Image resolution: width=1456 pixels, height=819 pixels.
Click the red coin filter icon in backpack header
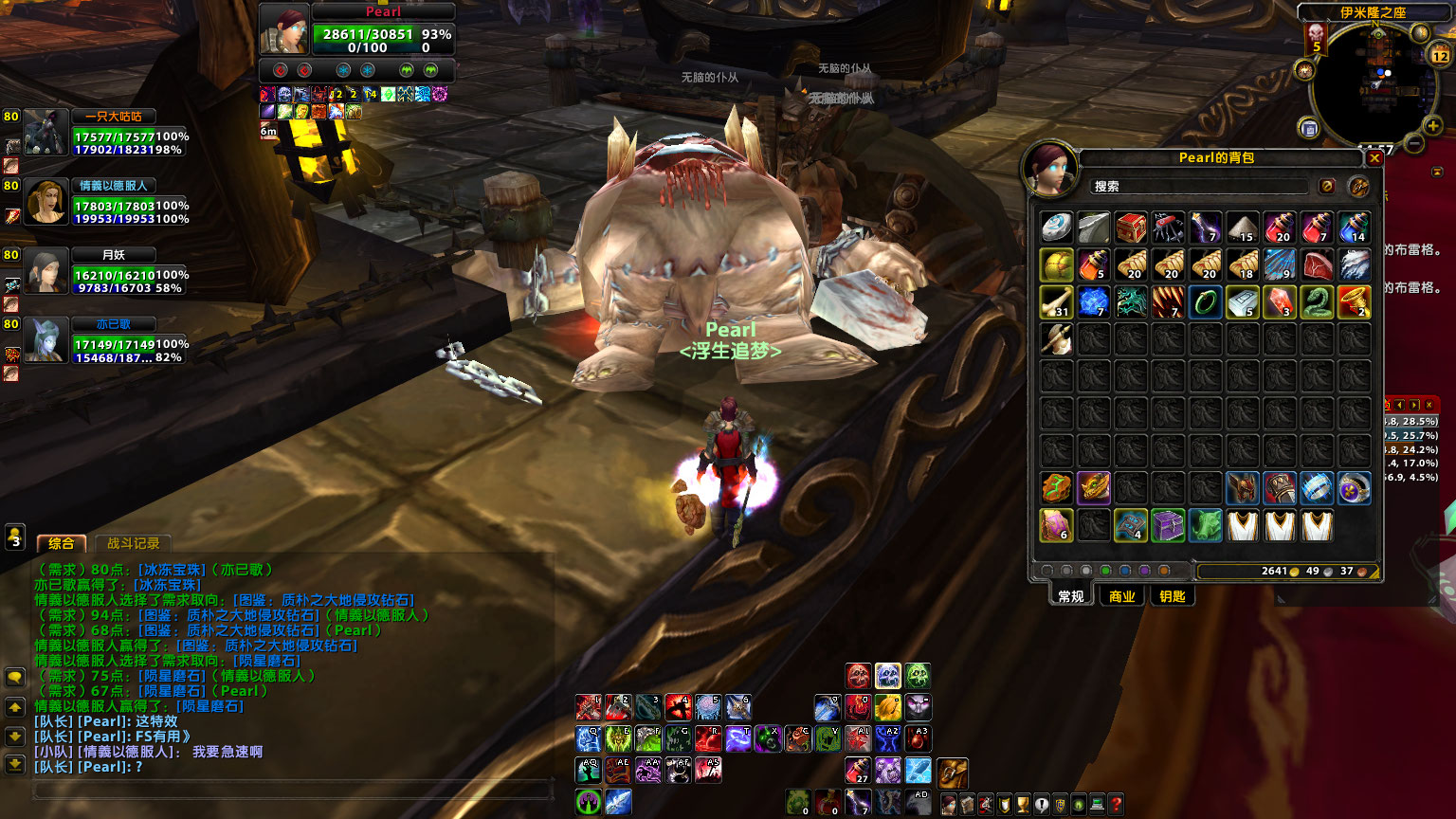click(x=1327, y=186)
